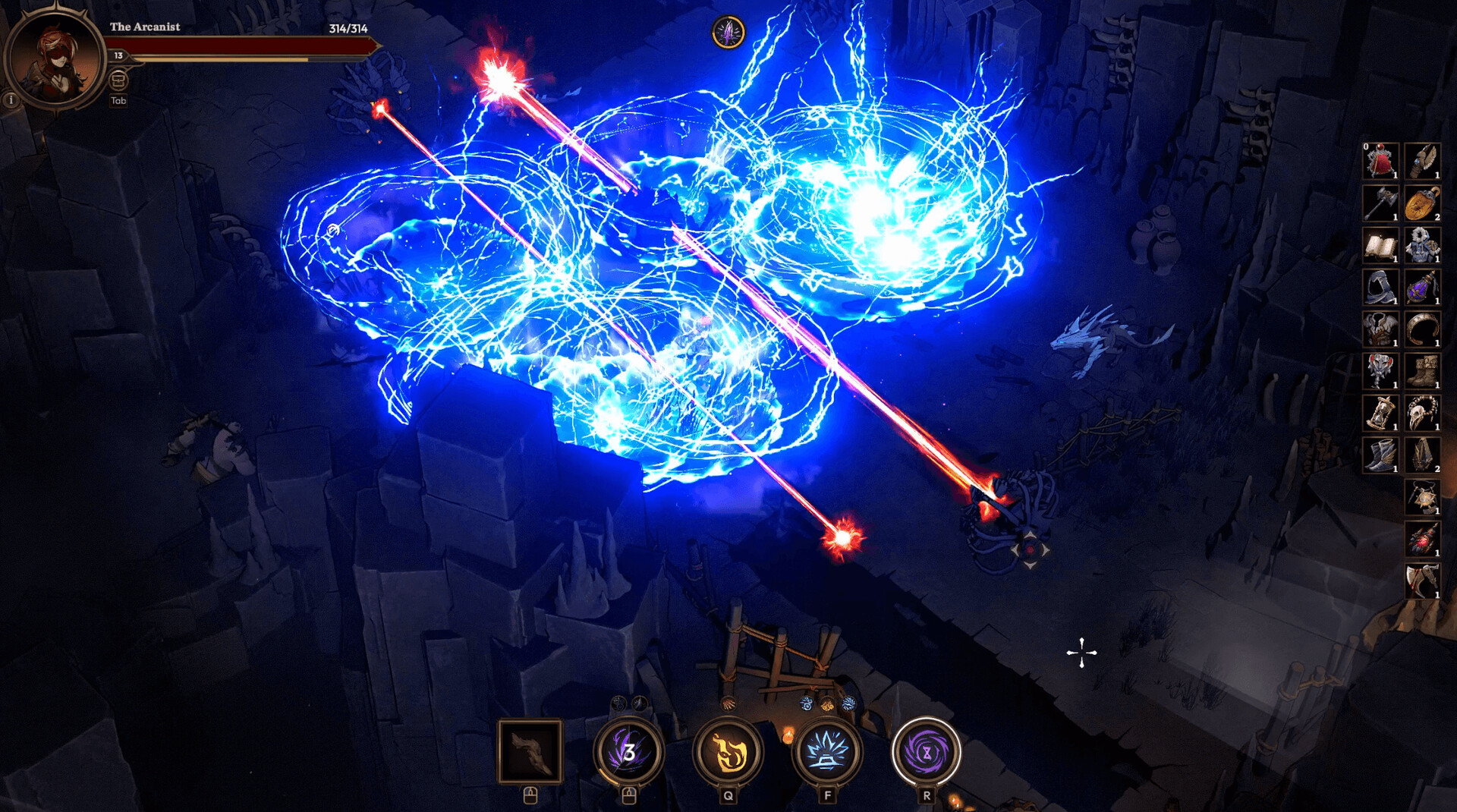This screenshot has height=812, width=1457.
Task: Choose the bird skull necklace item
Action: [1422, 413]
